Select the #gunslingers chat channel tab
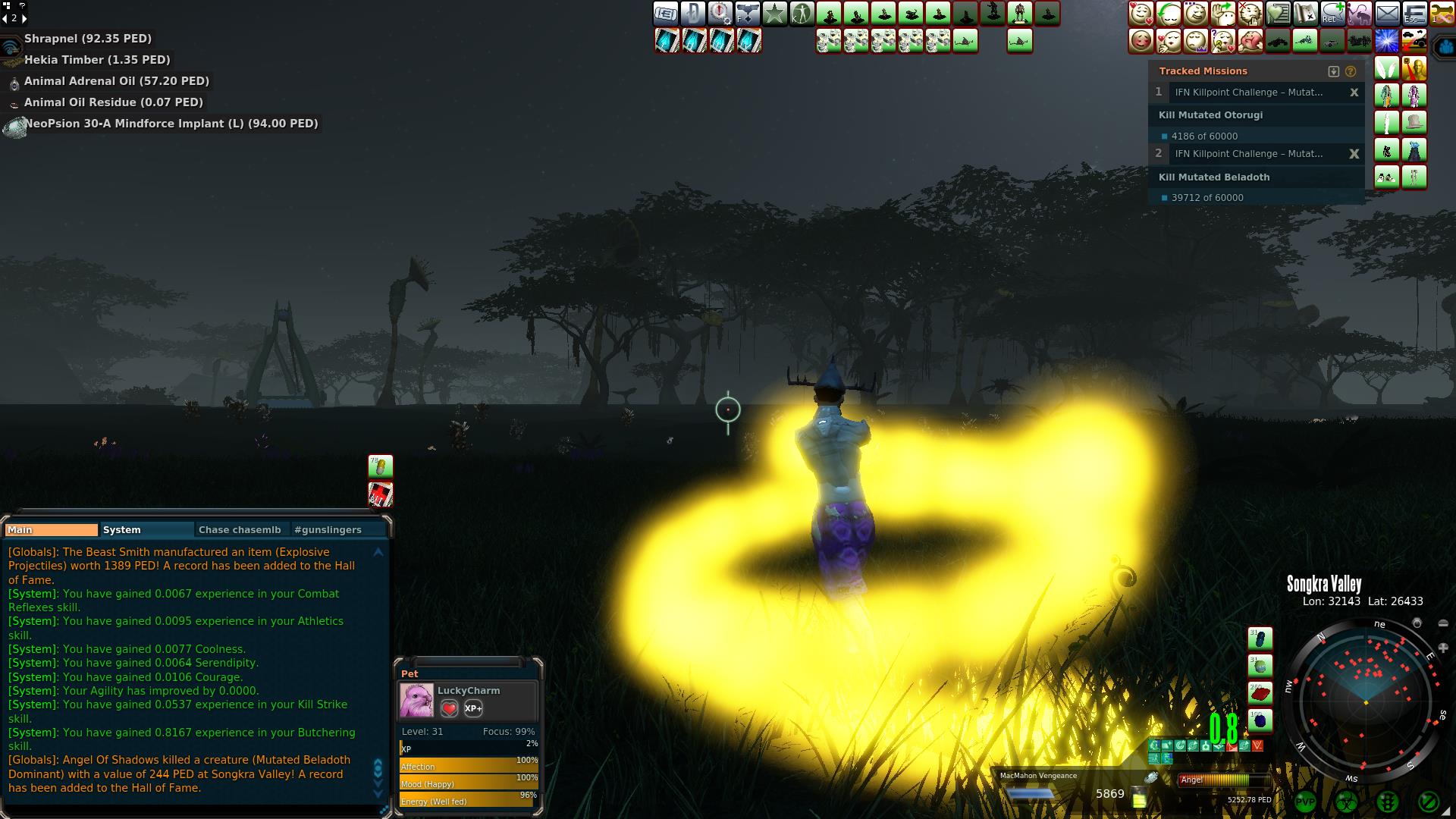The width and height of the screenshot is (1456, 819). click(328, 530)
